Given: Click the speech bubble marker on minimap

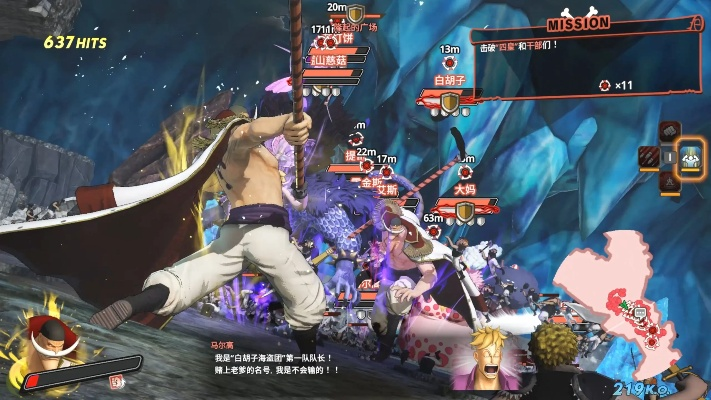Looking at the screenshot, I should [x=640, y=313].
